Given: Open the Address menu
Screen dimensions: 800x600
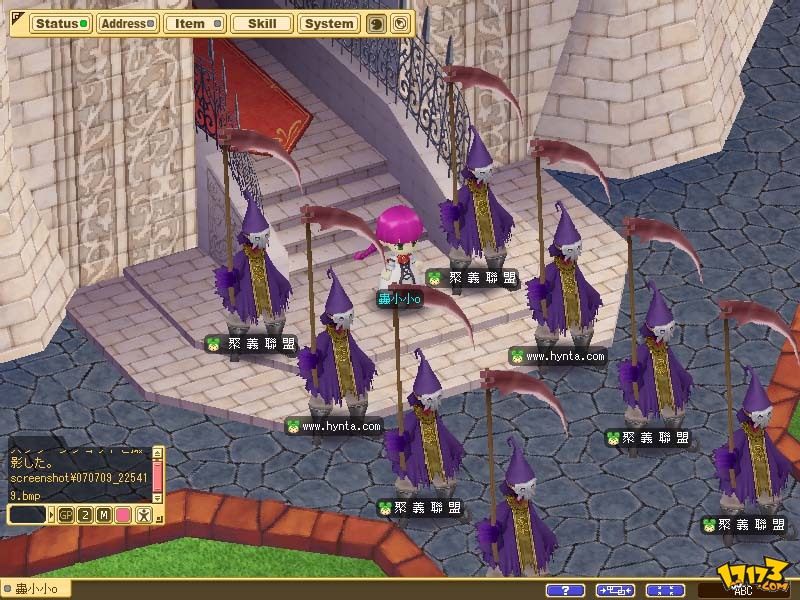Looking at the screenshot, I should [x=127, y=23].
